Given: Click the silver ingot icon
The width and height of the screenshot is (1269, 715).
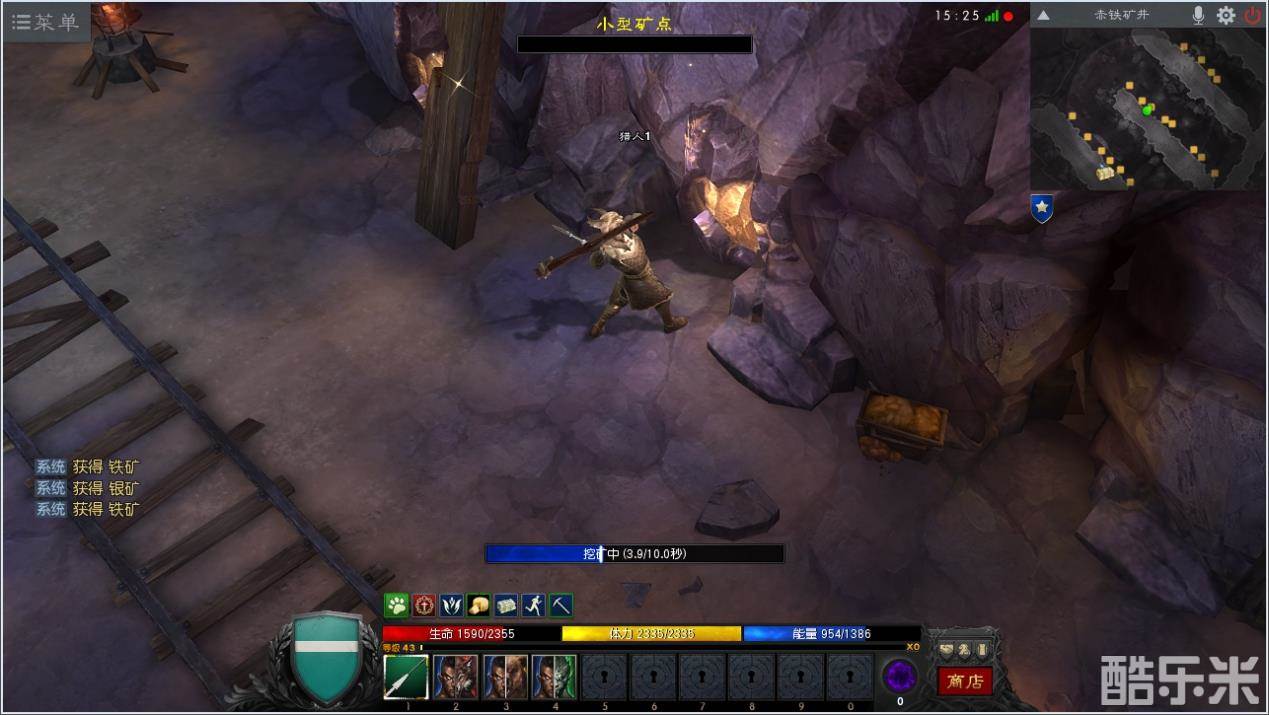Looking at the screenshot, I should [506, 605].
